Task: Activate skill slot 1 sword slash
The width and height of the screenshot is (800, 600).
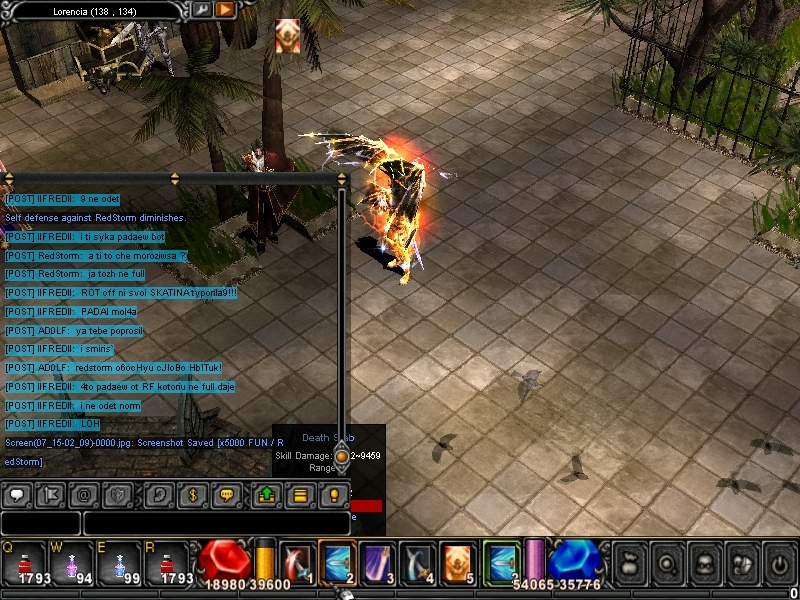Action: (297, 562)
